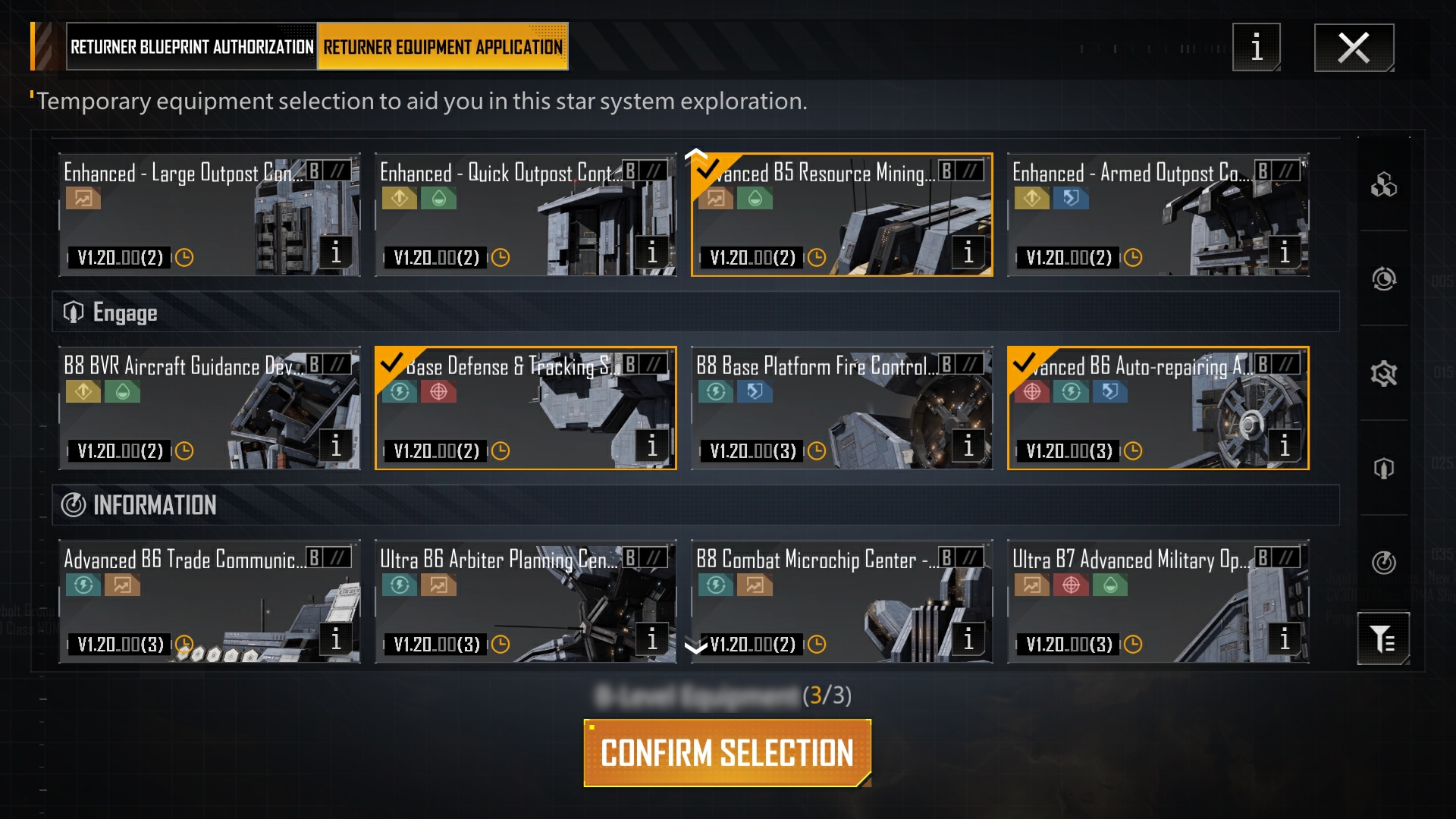Confirm Selection of equipment
Screen dimensions: 1456x819
click(x=727, y=753)
